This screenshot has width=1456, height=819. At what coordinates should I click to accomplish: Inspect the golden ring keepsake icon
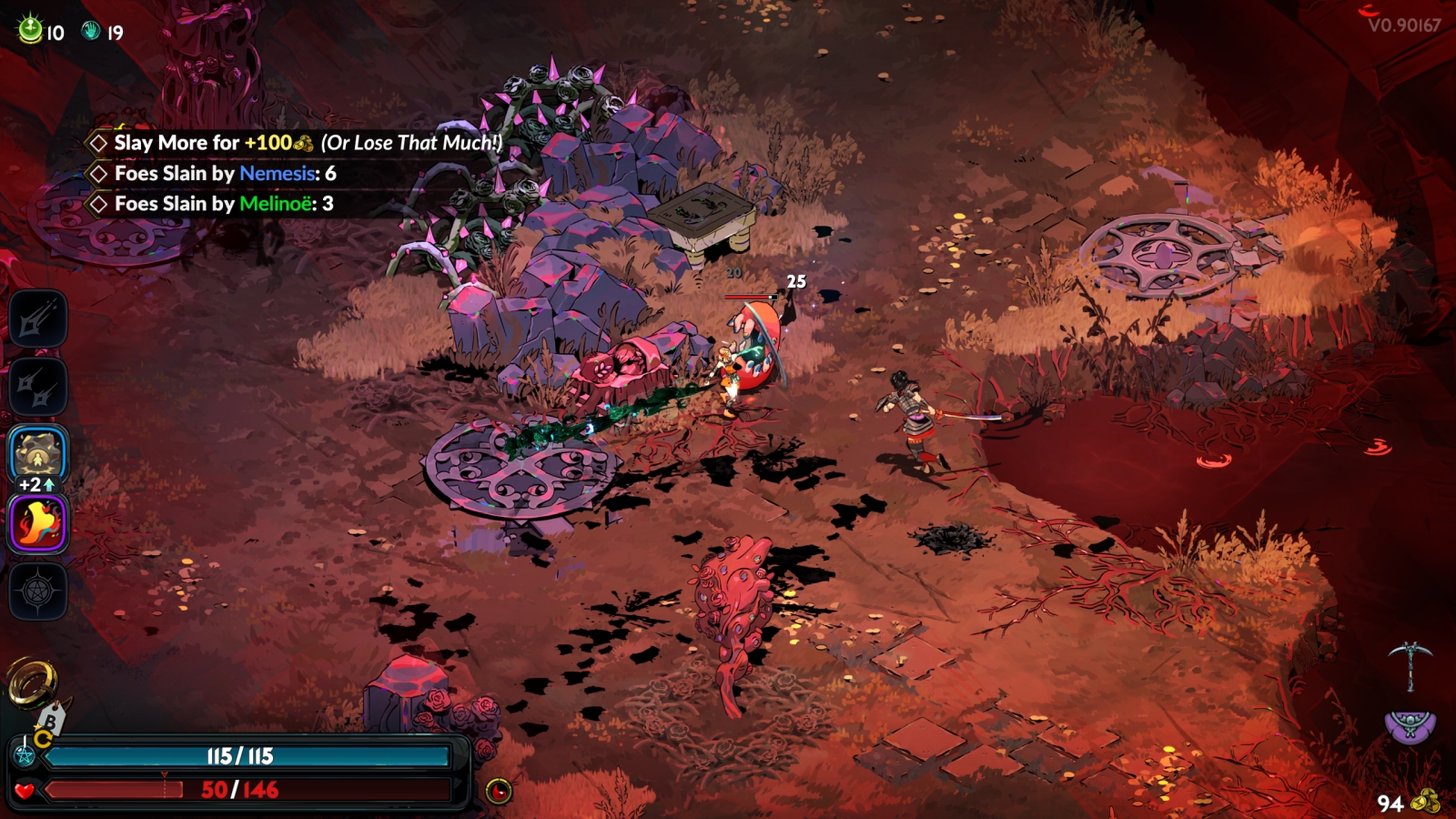coord(32,682)
